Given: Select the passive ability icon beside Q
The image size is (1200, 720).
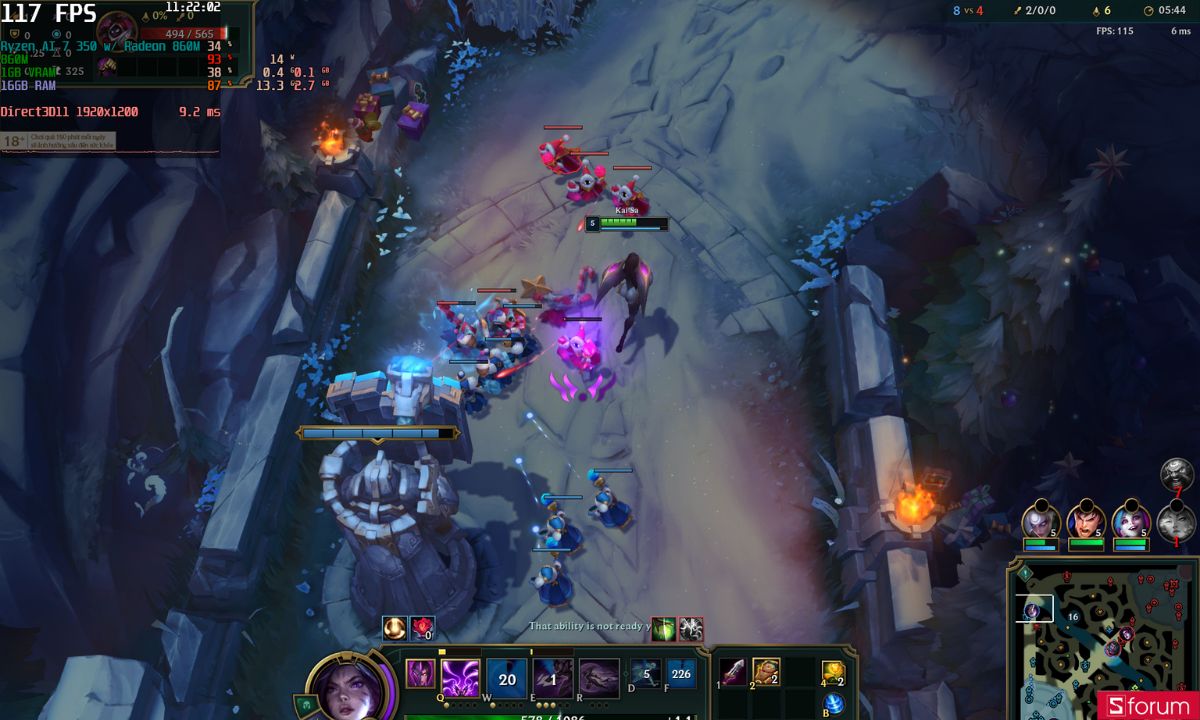Looking at the screenshot, I should [419, 674].
